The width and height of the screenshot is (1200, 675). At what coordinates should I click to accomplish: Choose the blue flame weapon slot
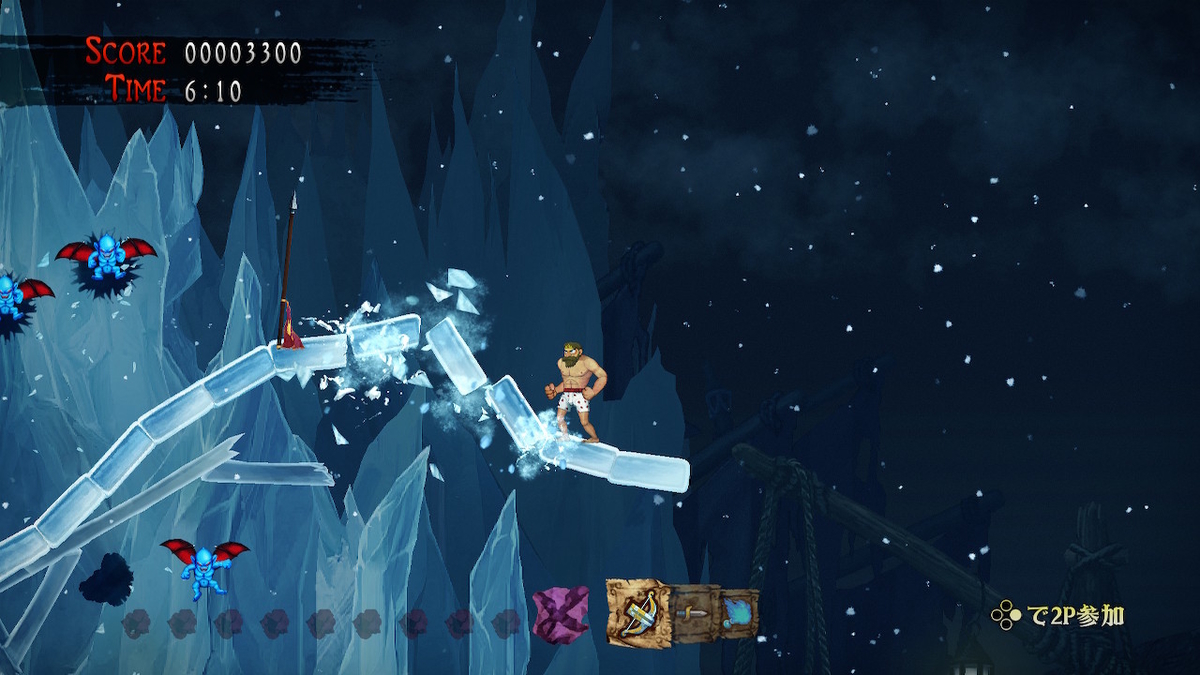[738, 611]
